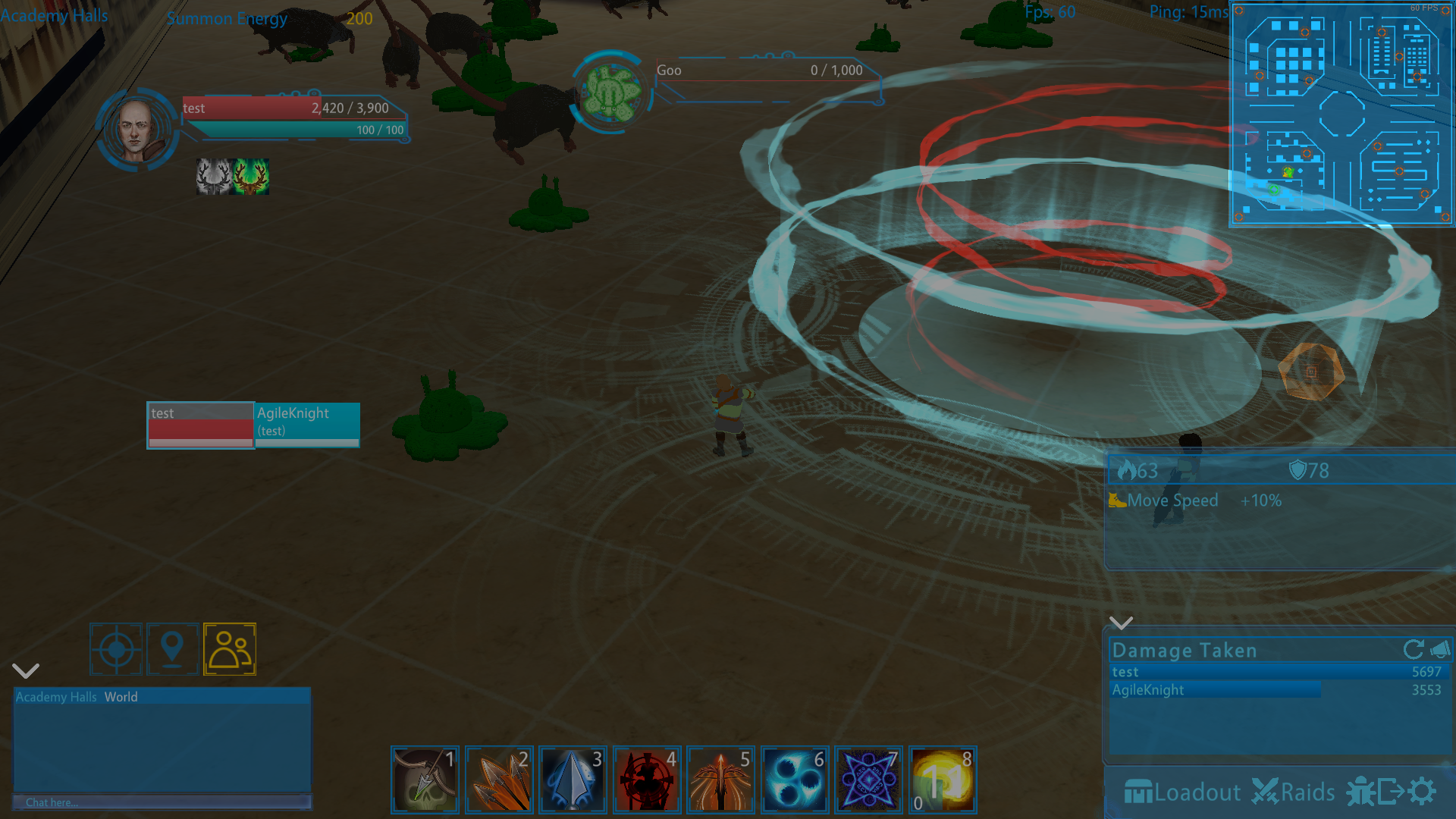1456x819 pixels.
Task: Select the Academy Halls chat tab
Action: (x=55, y=696)
